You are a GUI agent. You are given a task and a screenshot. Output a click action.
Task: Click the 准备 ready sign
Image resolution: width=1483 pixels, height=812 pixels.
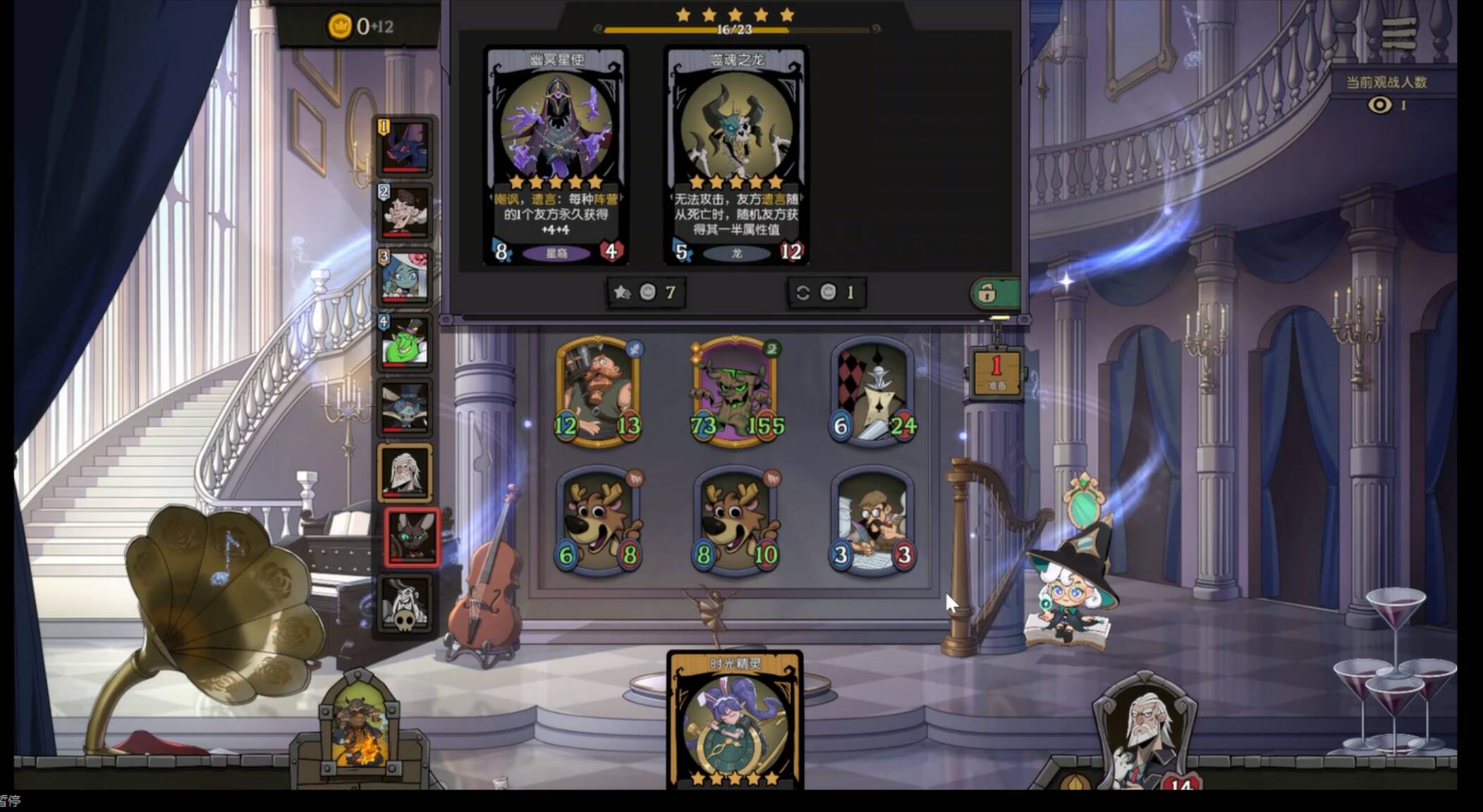(x=996, y=372)
